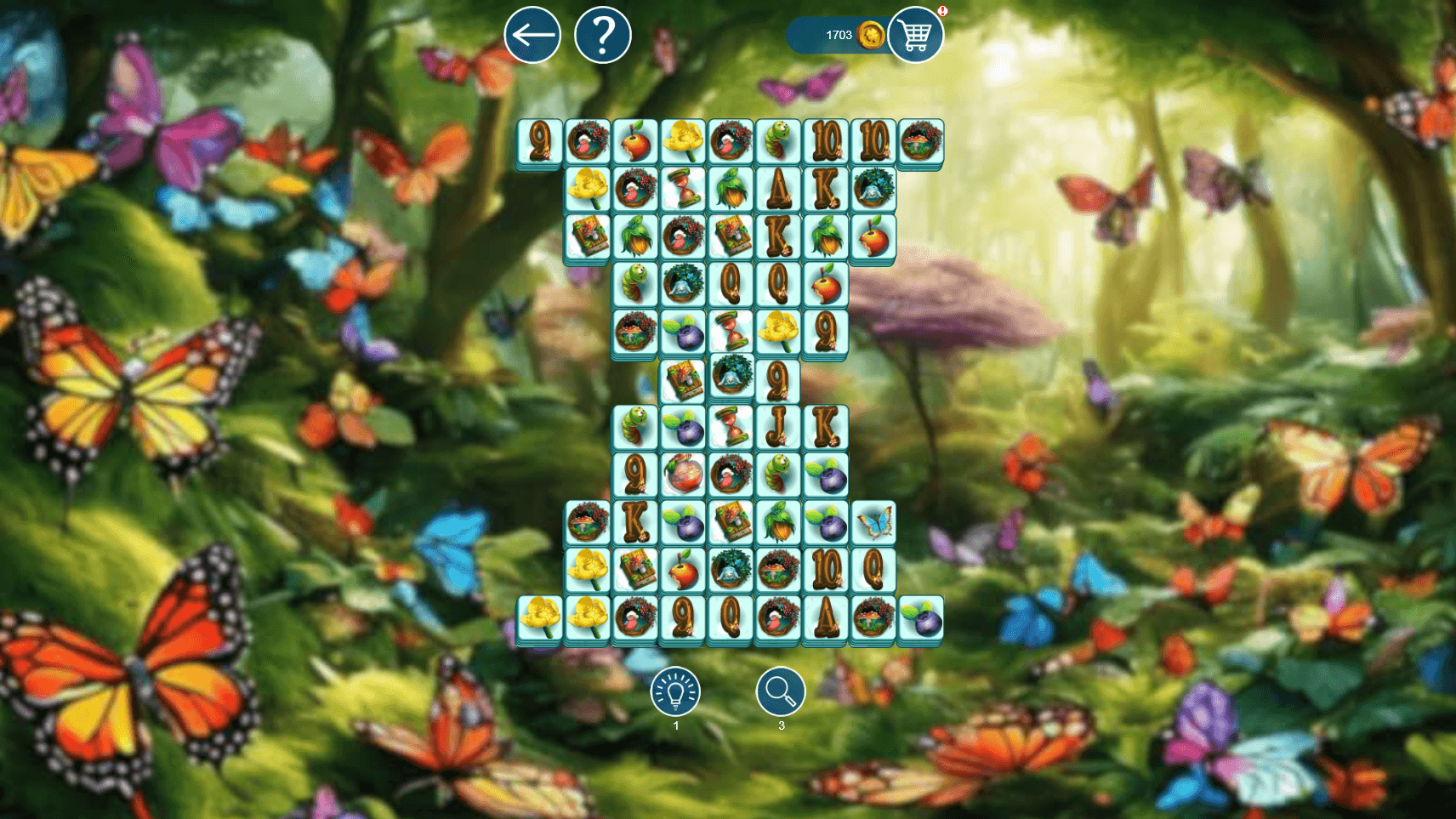Open the help question mark screen

point(604,36)
